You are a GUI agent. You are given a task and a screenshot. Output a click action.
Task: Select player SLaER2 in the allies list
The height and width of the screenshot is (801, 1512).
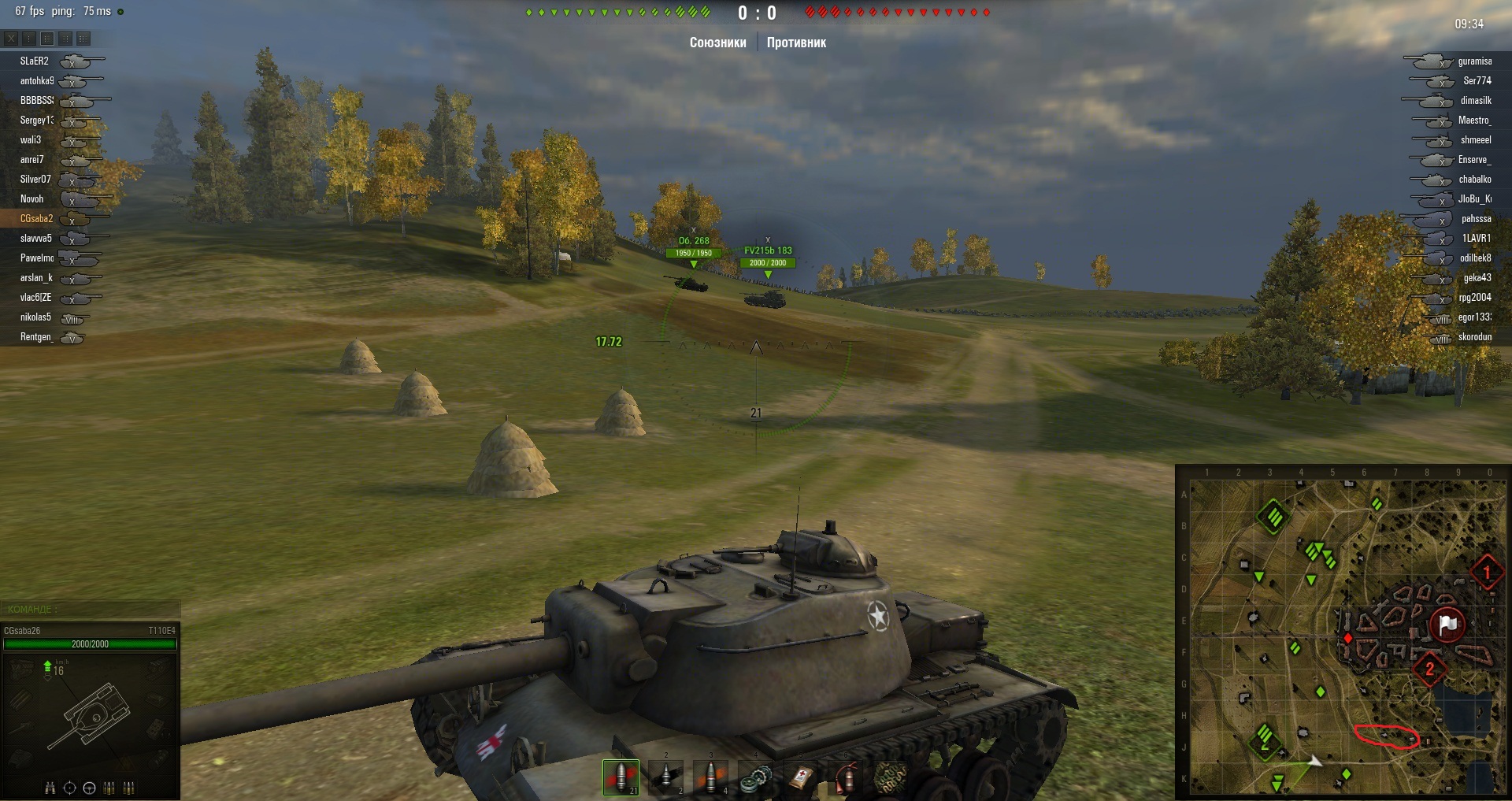[35, 61]
